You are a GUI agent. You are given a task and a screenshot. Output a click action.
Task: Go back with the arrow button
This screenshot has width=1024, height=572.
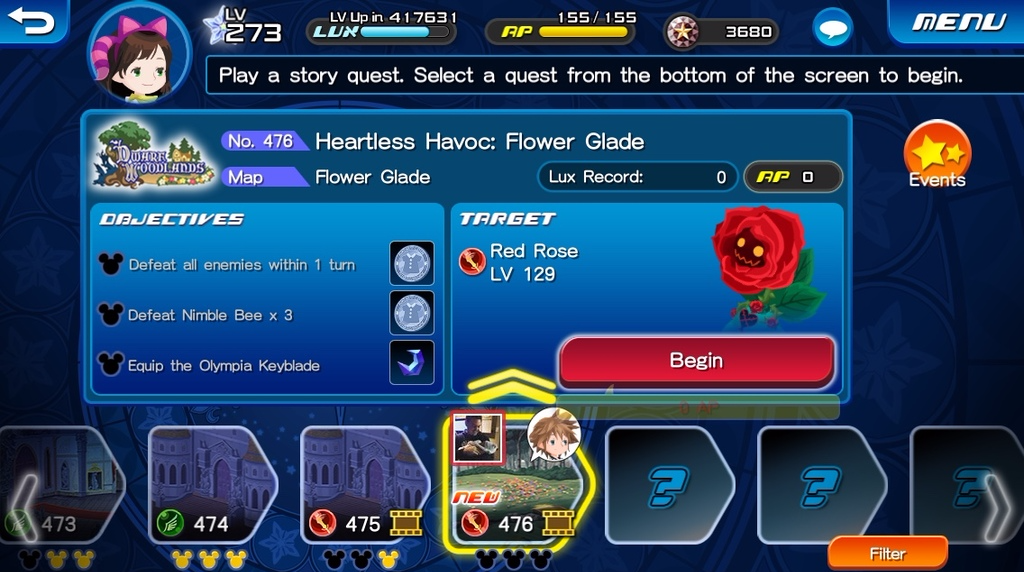pos(32,21)
